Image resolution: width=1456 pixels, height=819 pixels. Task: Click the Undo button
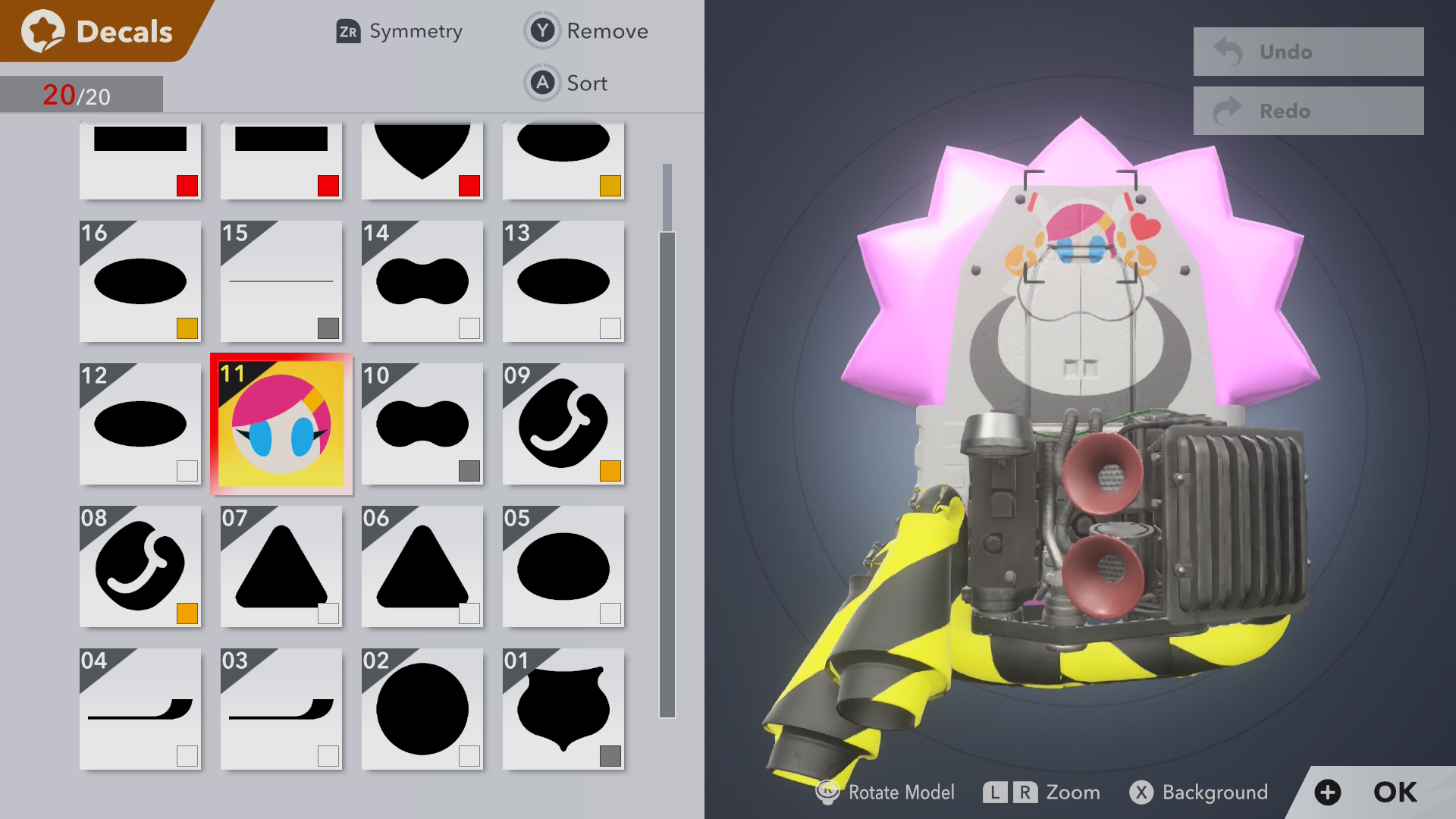pos(1308,52)
